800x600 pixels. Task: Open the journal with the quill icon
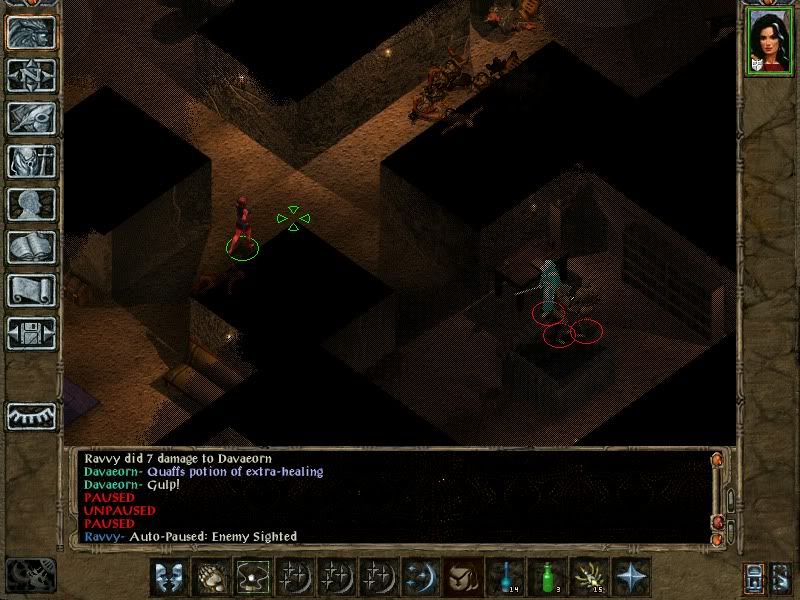(31, 118)
